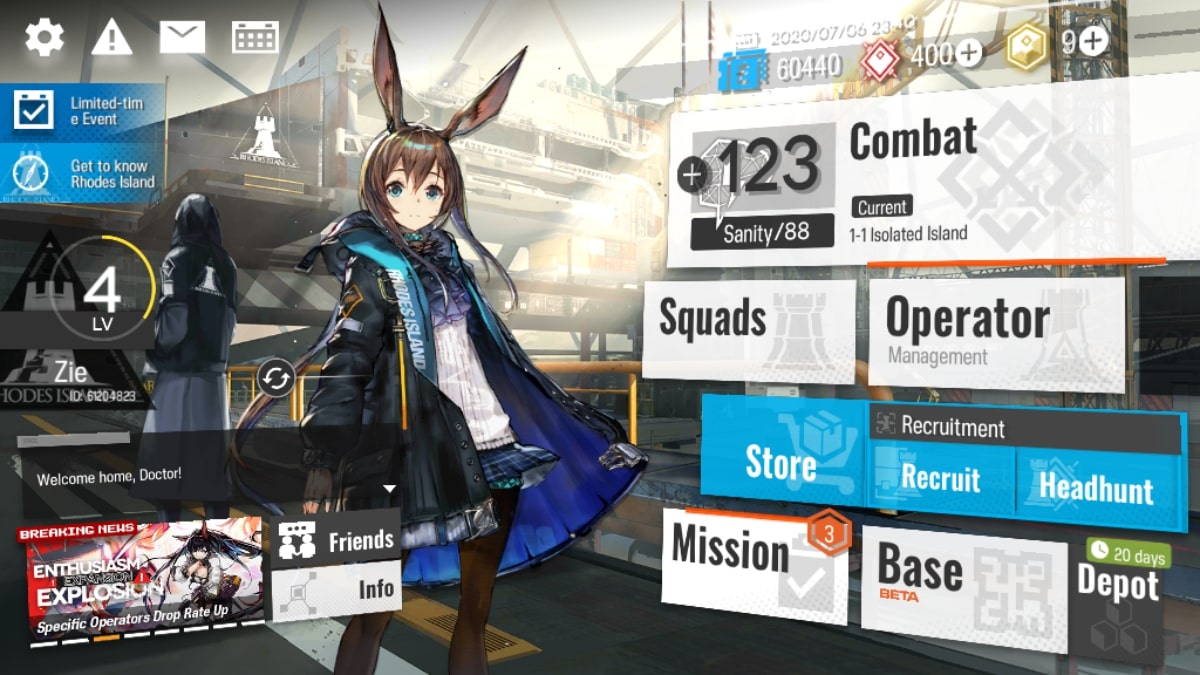Open the calendar check-in icon
1200x675 pixels.
[x=255, y=38]
